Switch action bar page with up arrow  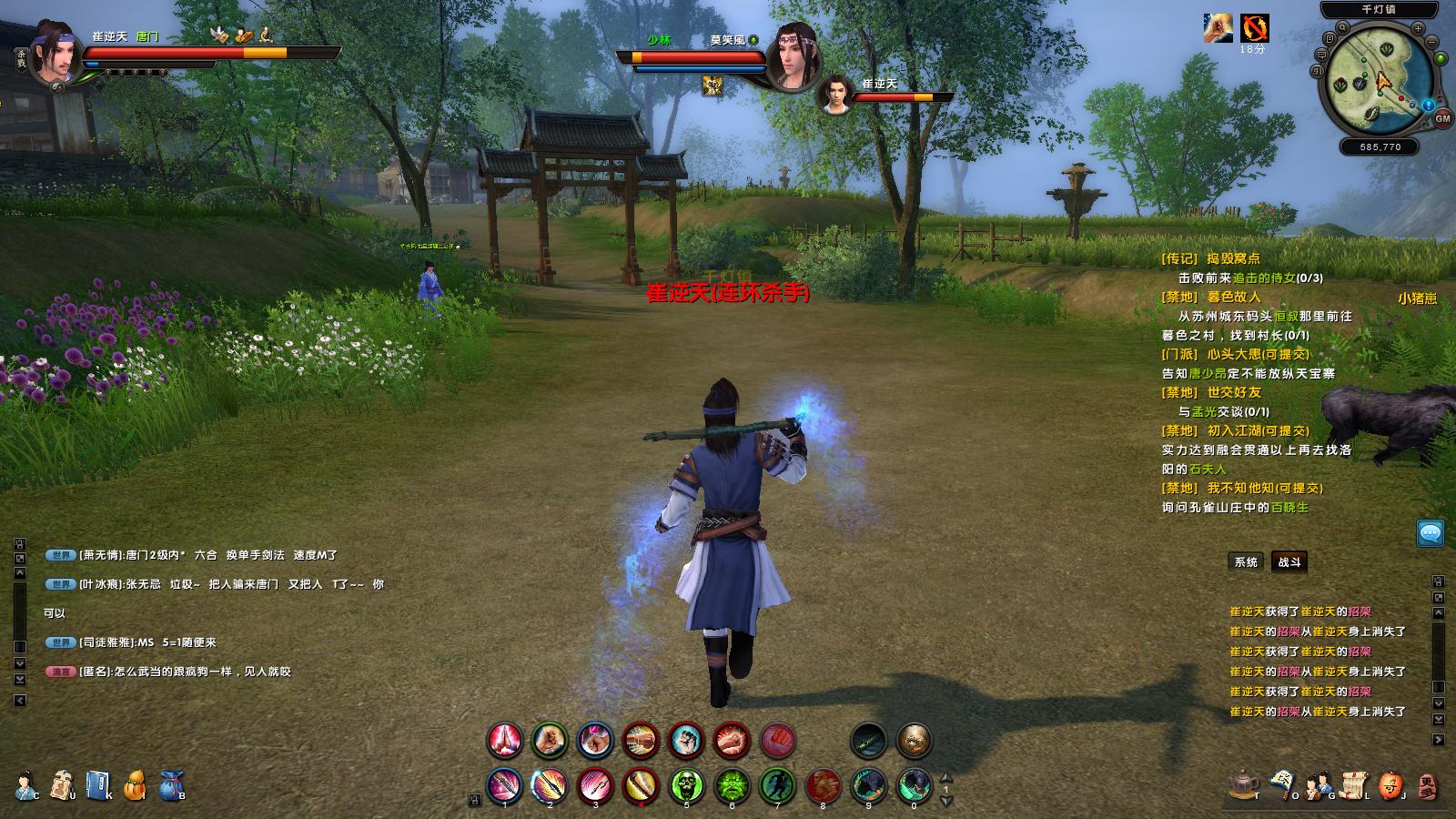(x=945, y=778)
